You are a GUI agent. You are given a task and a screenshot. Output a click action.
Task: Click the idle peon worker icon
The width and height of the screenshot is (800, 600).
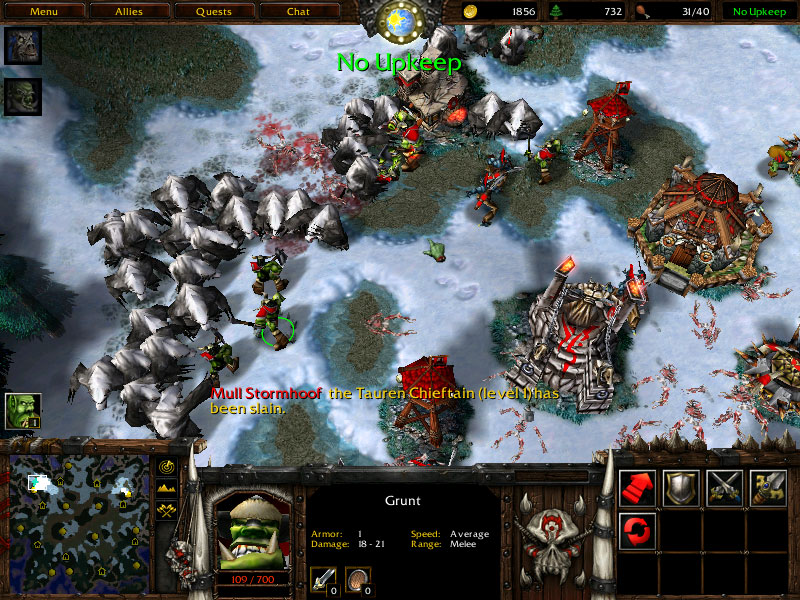[22, 410]
